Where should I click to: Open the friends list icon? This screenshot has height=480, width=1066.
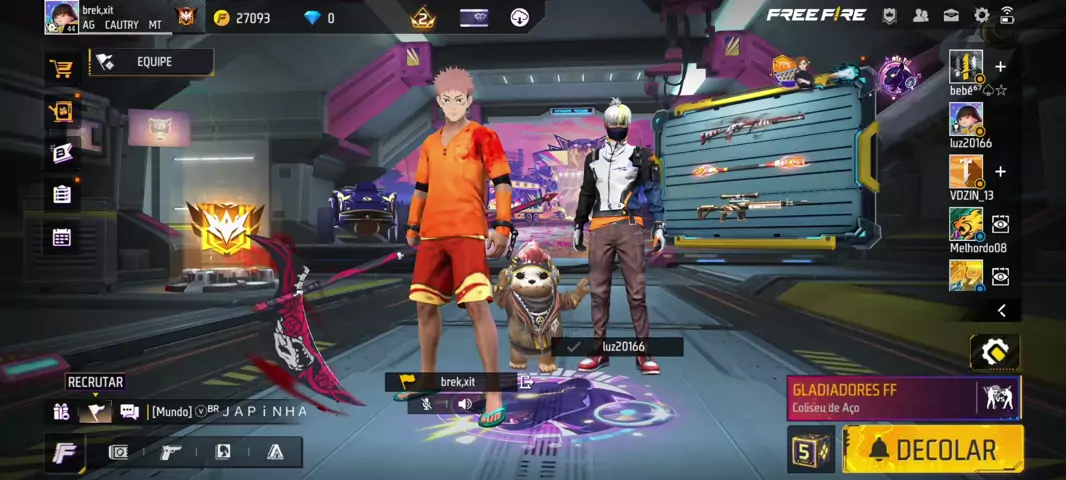(920, 15)
